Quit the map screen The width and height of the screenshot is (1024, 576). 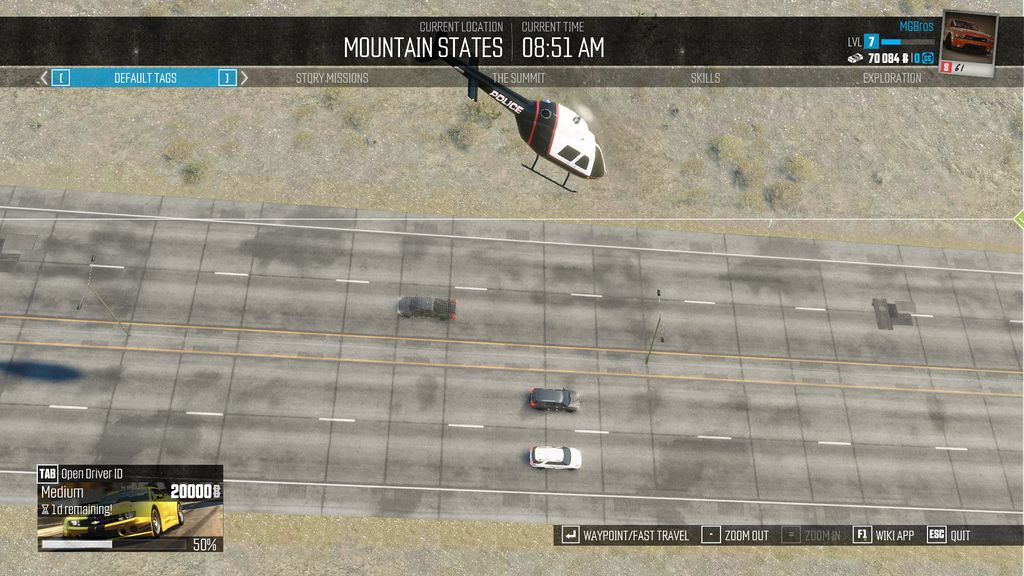[x=949, y=535]
